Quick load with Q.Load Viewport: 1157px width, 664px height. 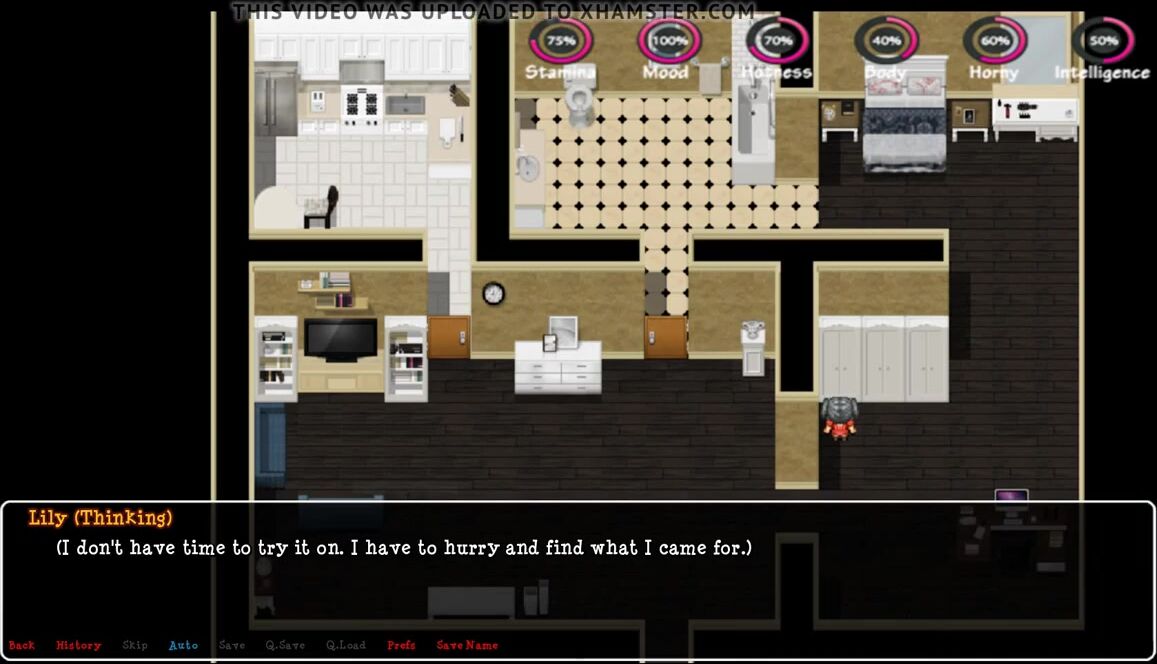coord(346,645)
